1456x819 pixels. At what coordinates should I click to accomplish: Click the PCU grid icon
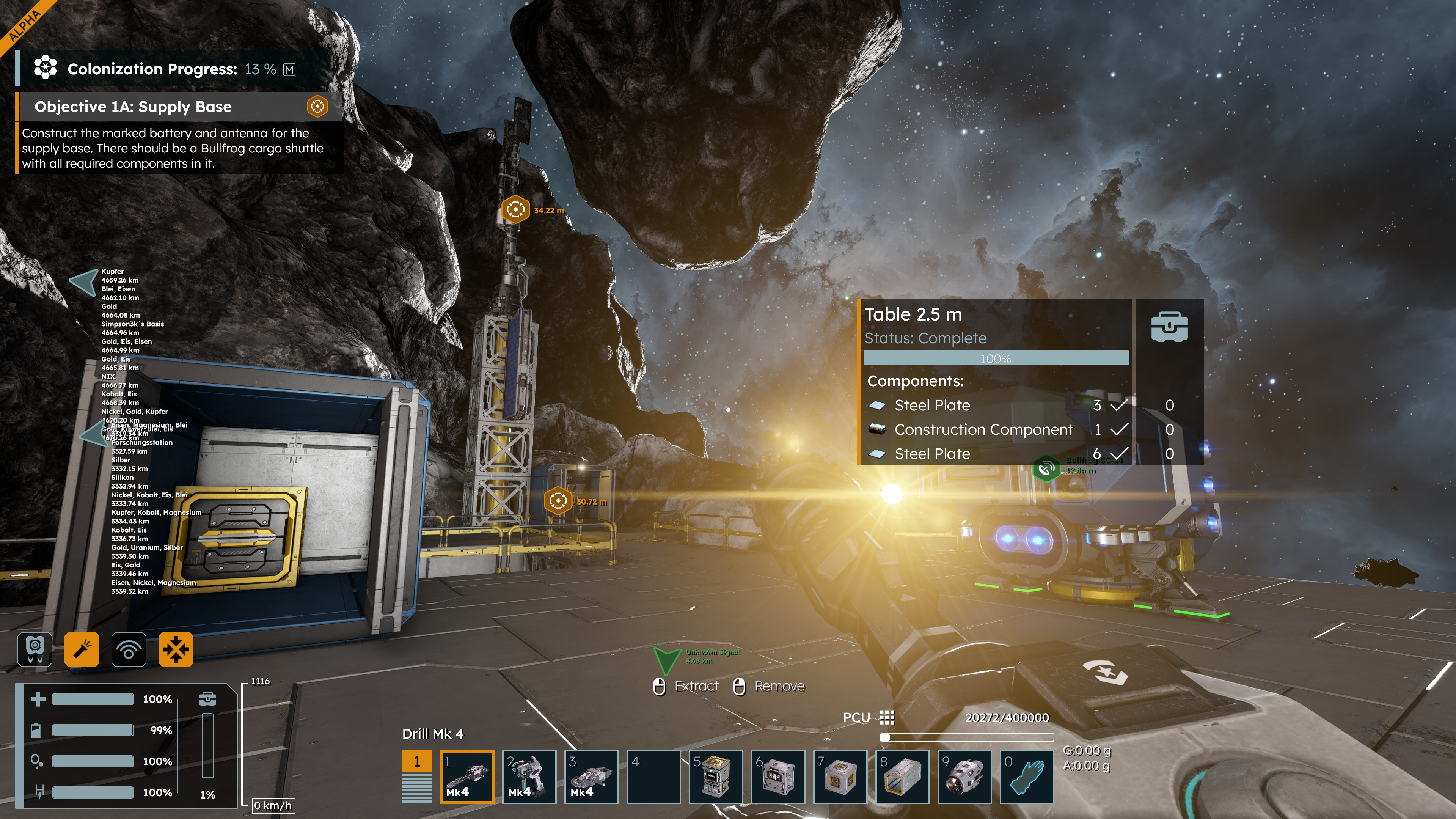tap(887, 717)
